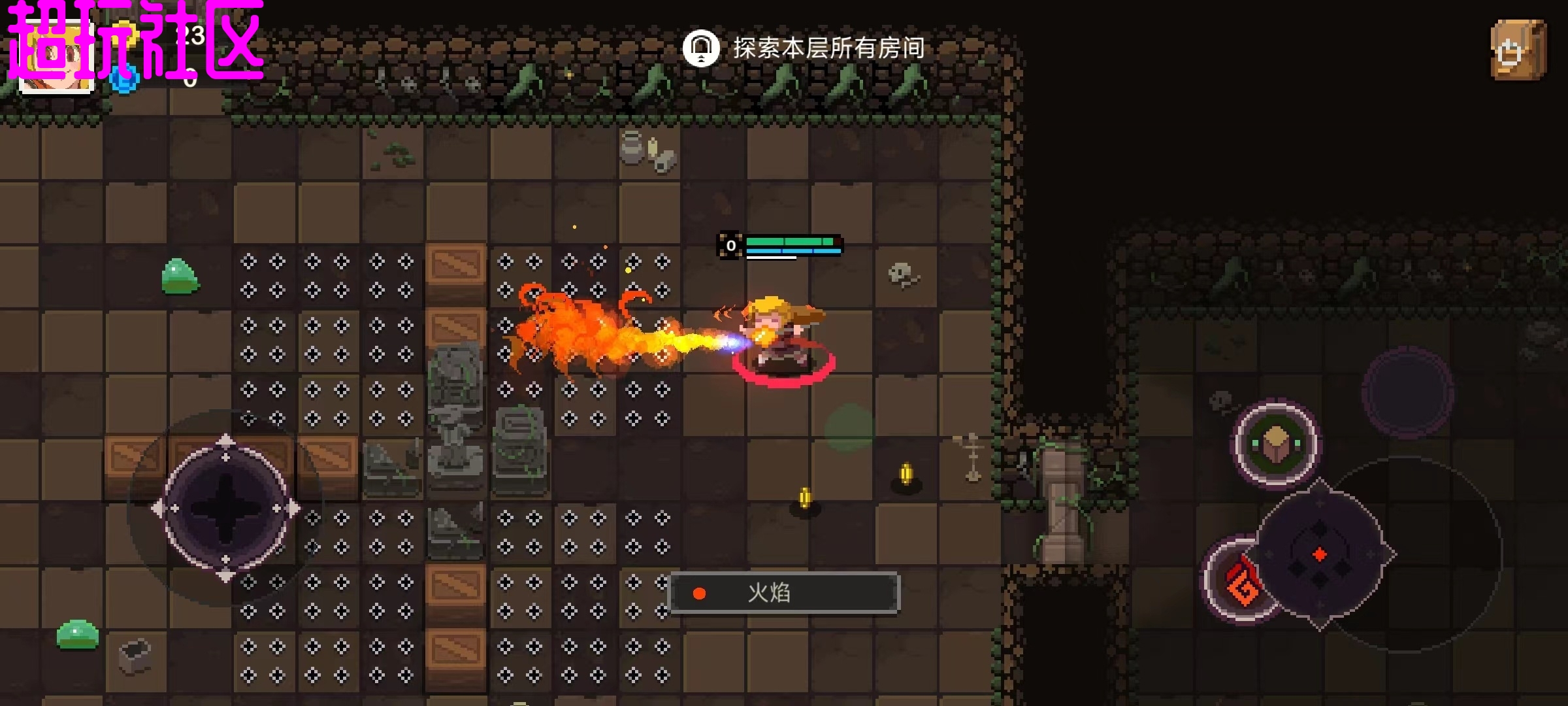This screenshot has height=706, width=1568.
Task: Tap the attack aim pad with red dot
Action: point(1320,554)
